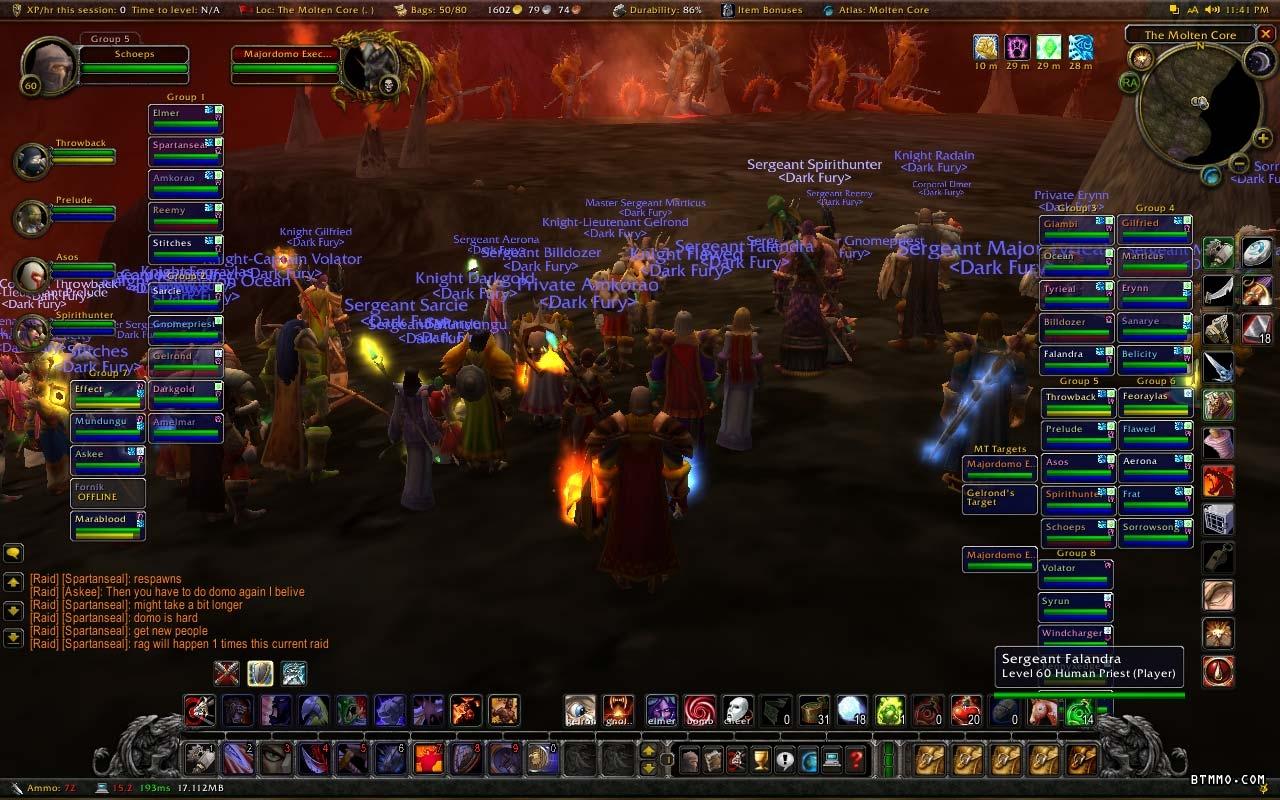The width and height of the screenshot is (1280, 800).
Task: Click the Majordomo Executus target frame
Action: point(285,65)
